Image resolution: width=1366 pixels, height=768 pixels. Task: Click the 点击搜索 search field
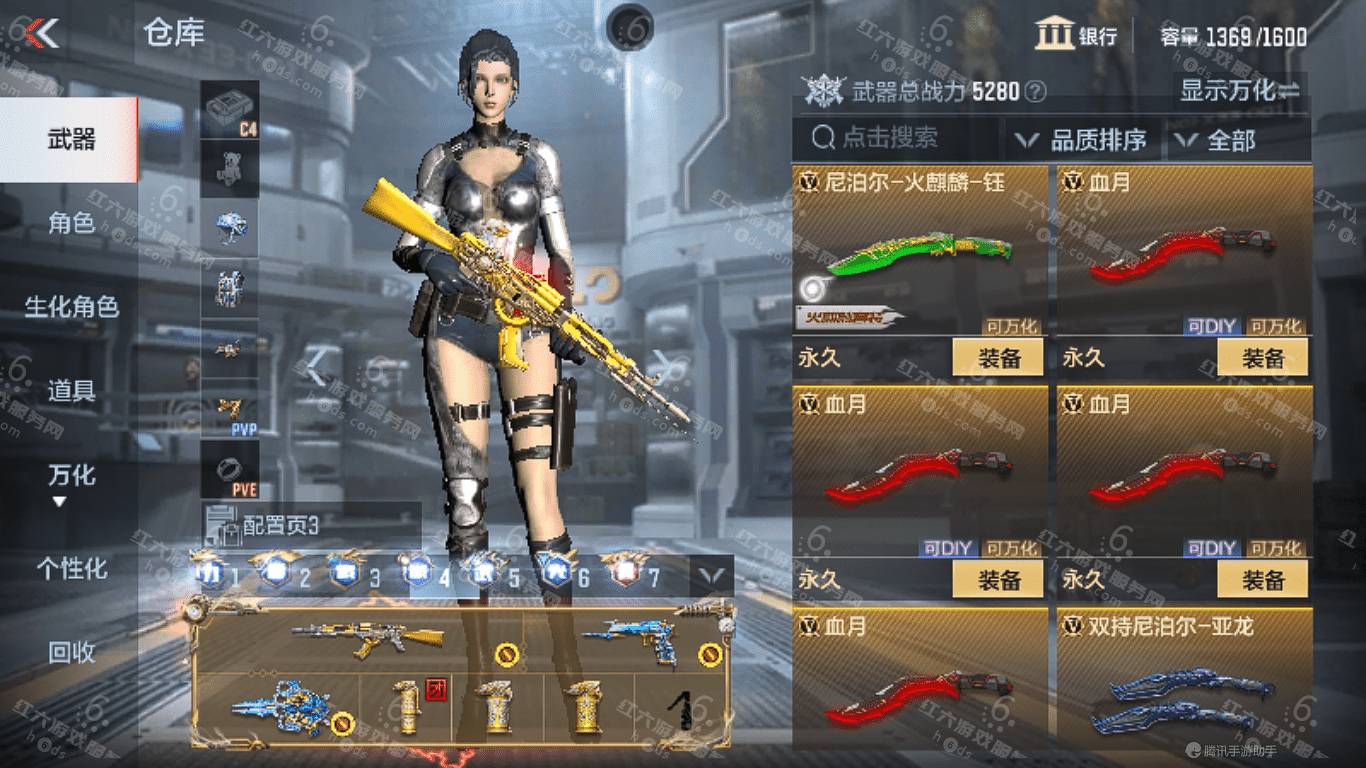tap(895, 139)
